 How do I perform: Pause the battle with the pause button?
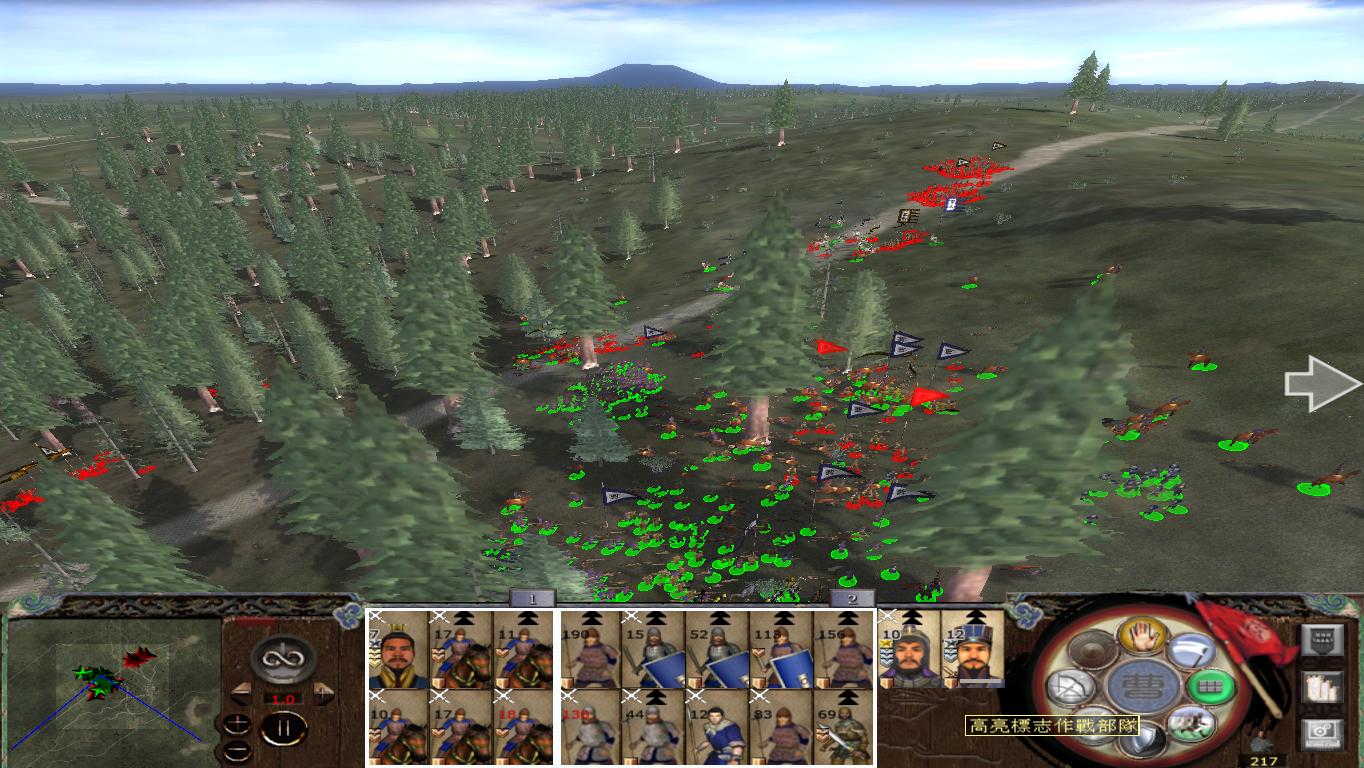283,727
